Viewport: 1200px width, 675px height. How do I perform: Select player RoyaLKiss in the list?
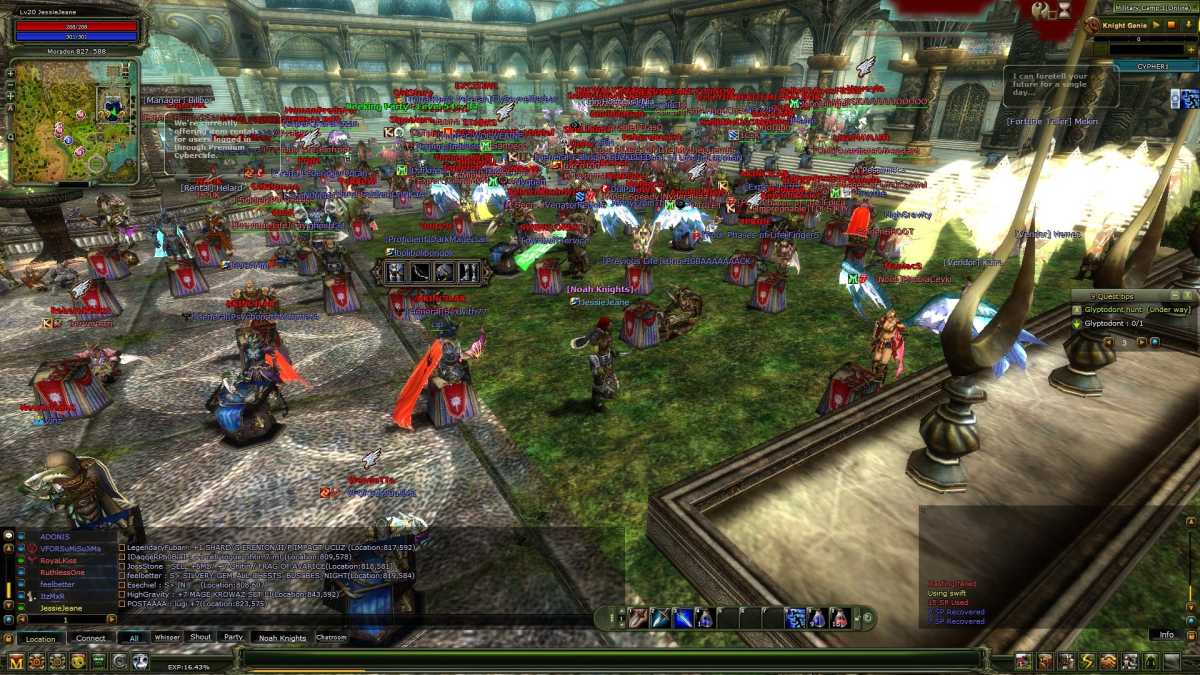tap(56, 560)
